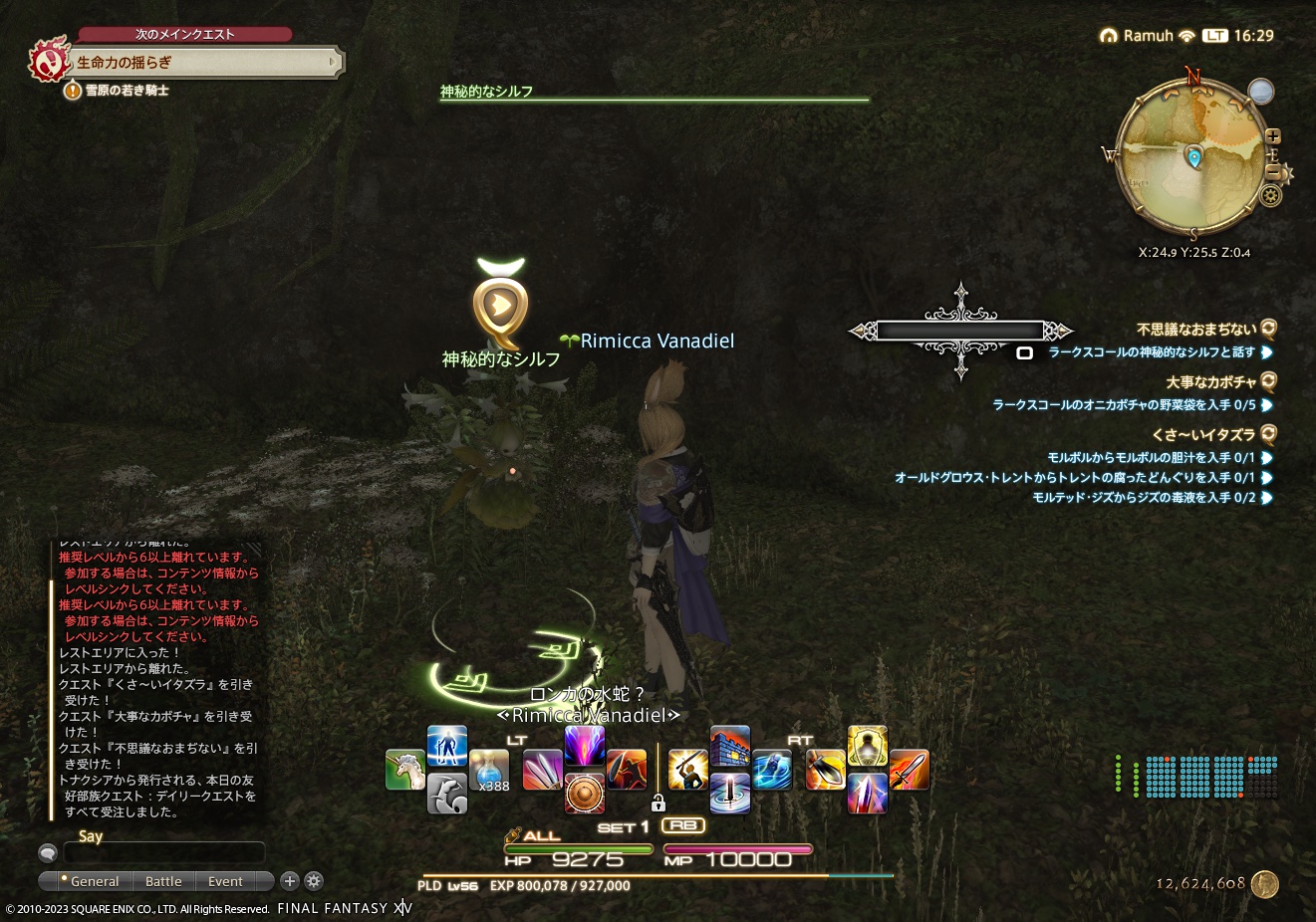Switch to the Battle chat tab

(163, 881)
